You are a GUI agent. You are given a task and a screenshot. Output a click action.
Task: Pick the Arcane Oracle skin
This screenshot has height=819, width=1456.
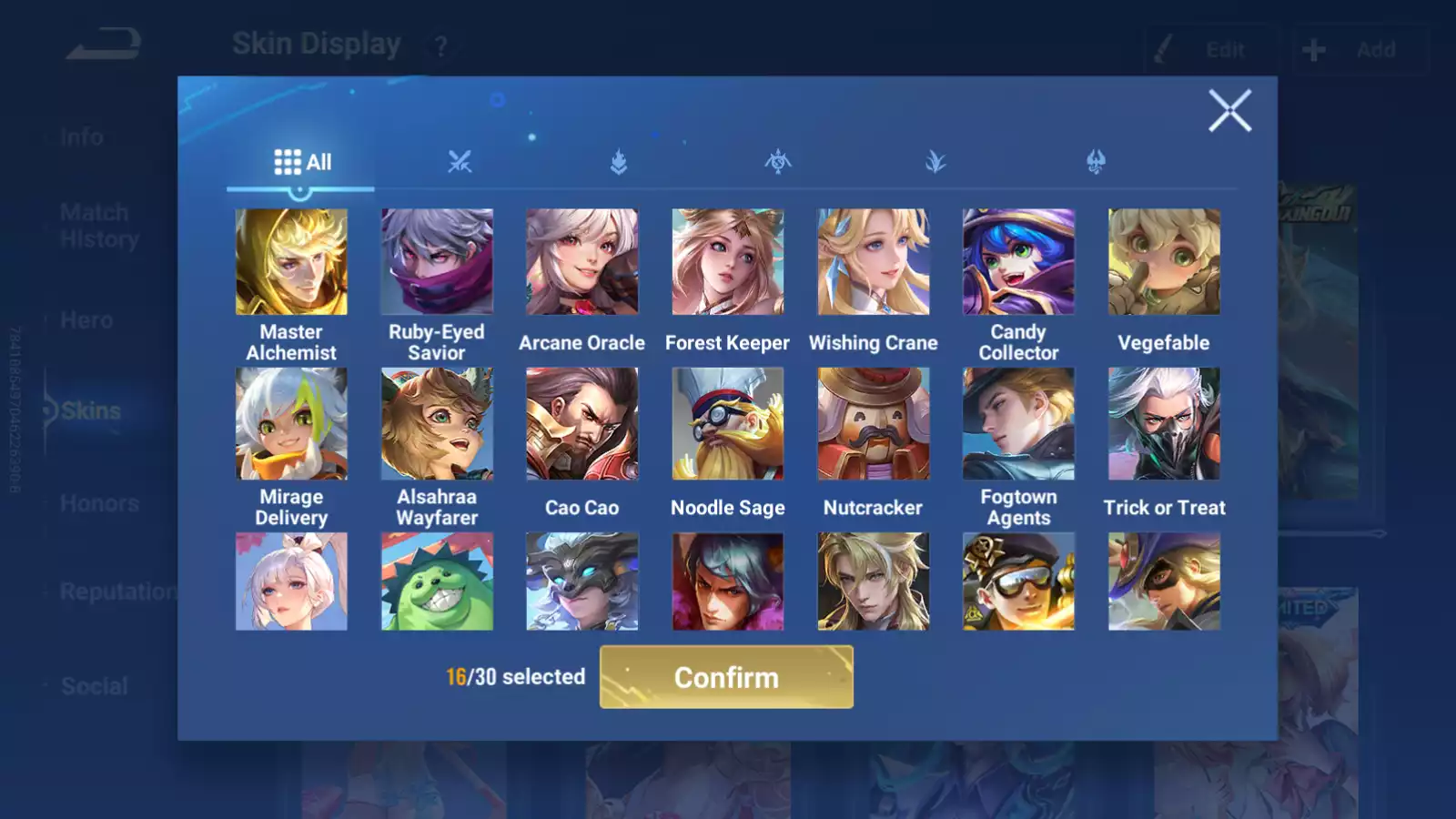point(582,262)
